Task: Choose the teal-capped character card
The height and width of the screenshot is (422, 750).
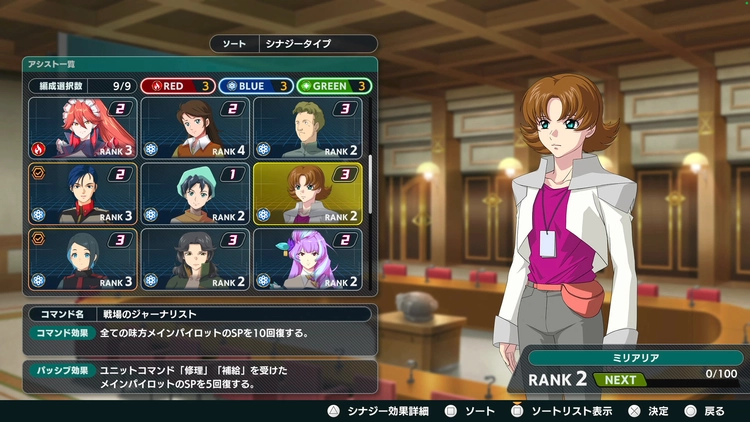Action: (x=196, y=193)
